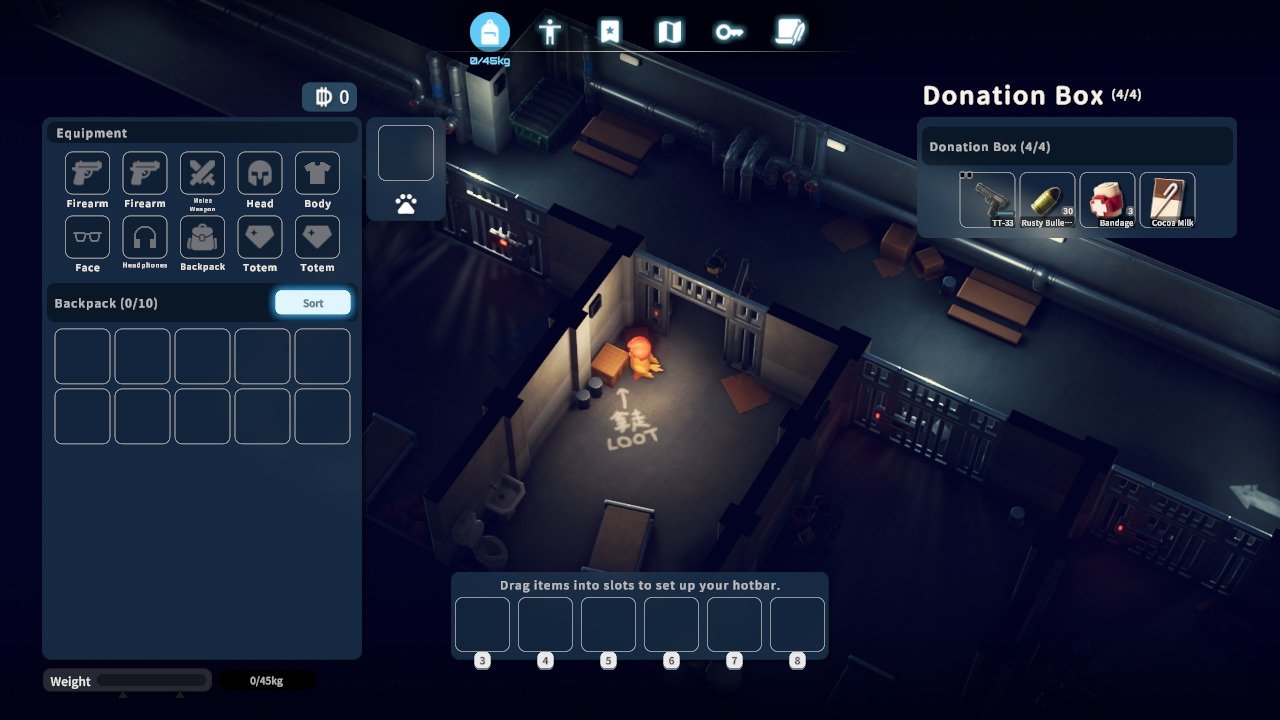Open the Headphones equipment slot
The width and height of the screenshot is (1280, 720).
click(145, 238)
